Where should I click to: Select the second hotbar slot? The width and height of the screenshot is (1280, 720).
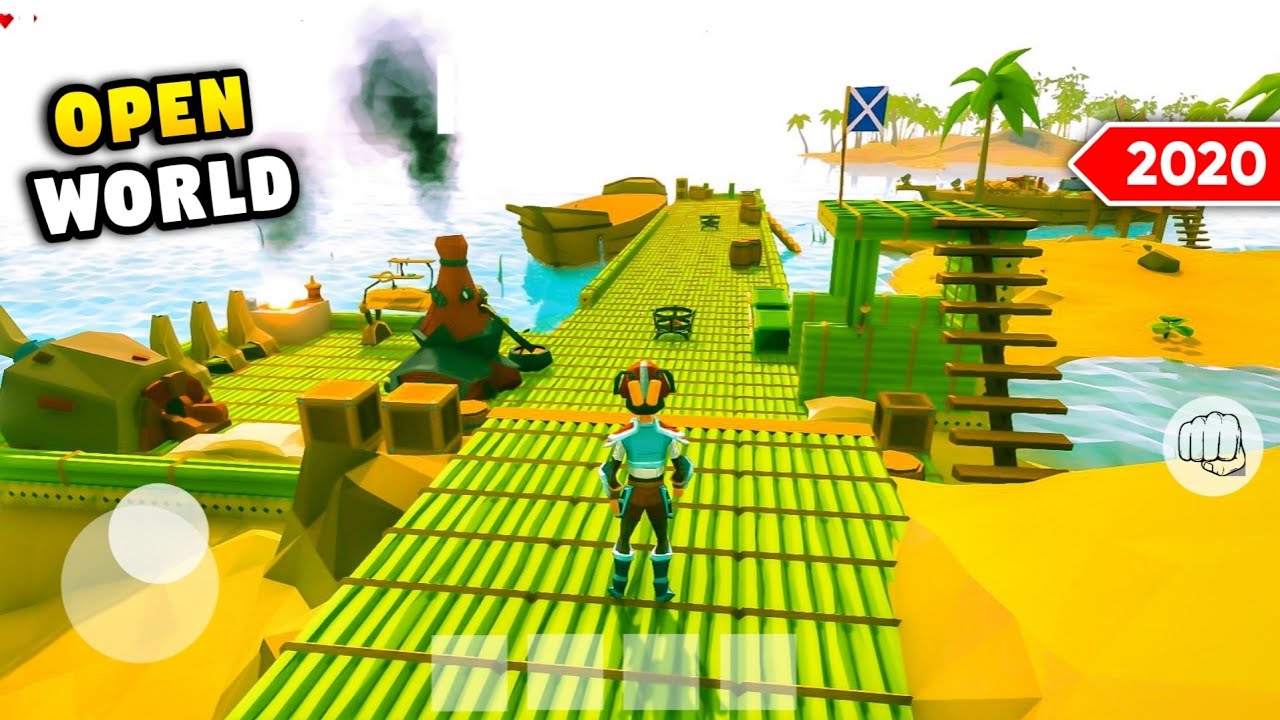pyautogui.click(x=563, y=673)
